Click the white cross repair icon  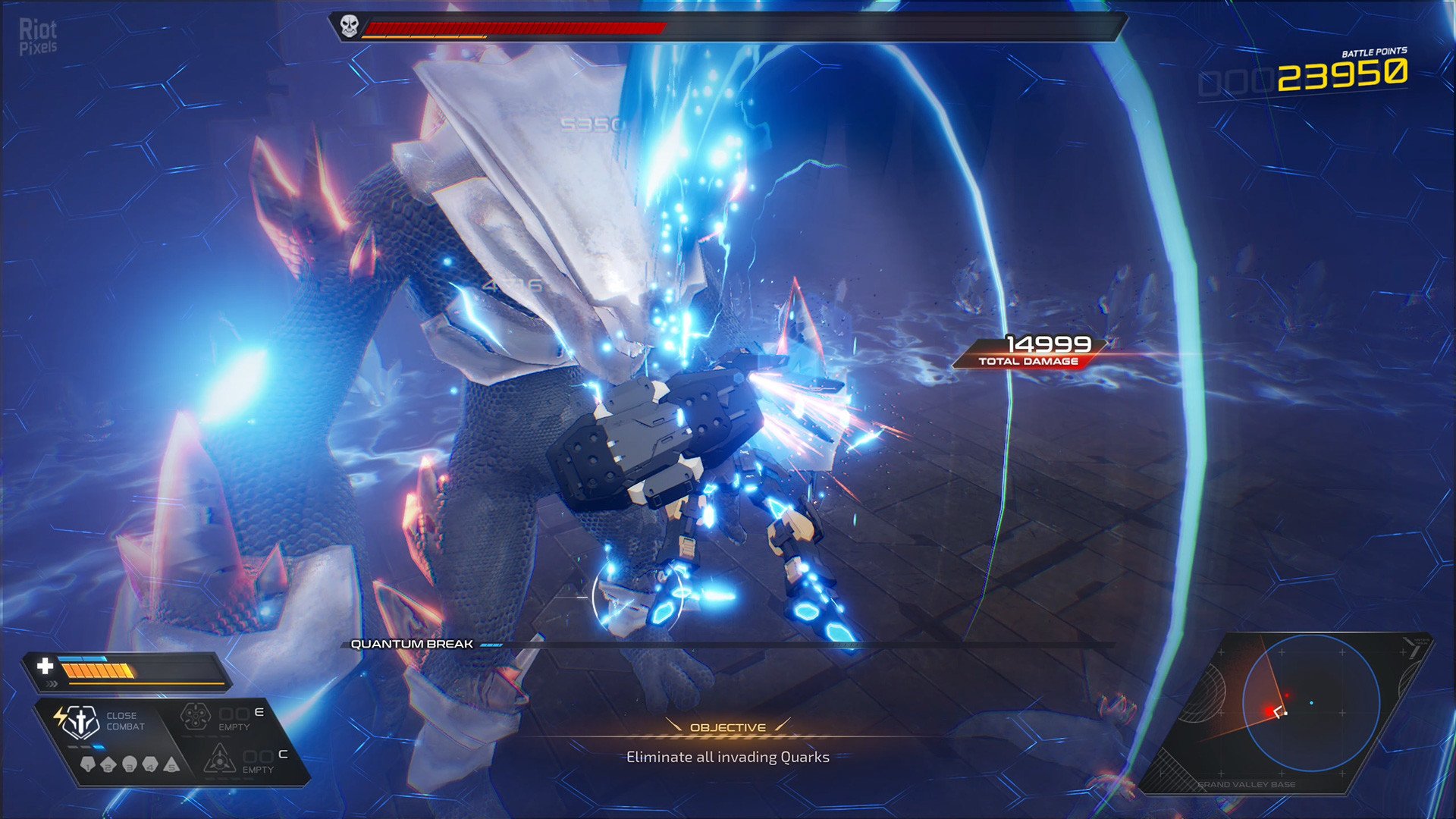click(45, 666)
